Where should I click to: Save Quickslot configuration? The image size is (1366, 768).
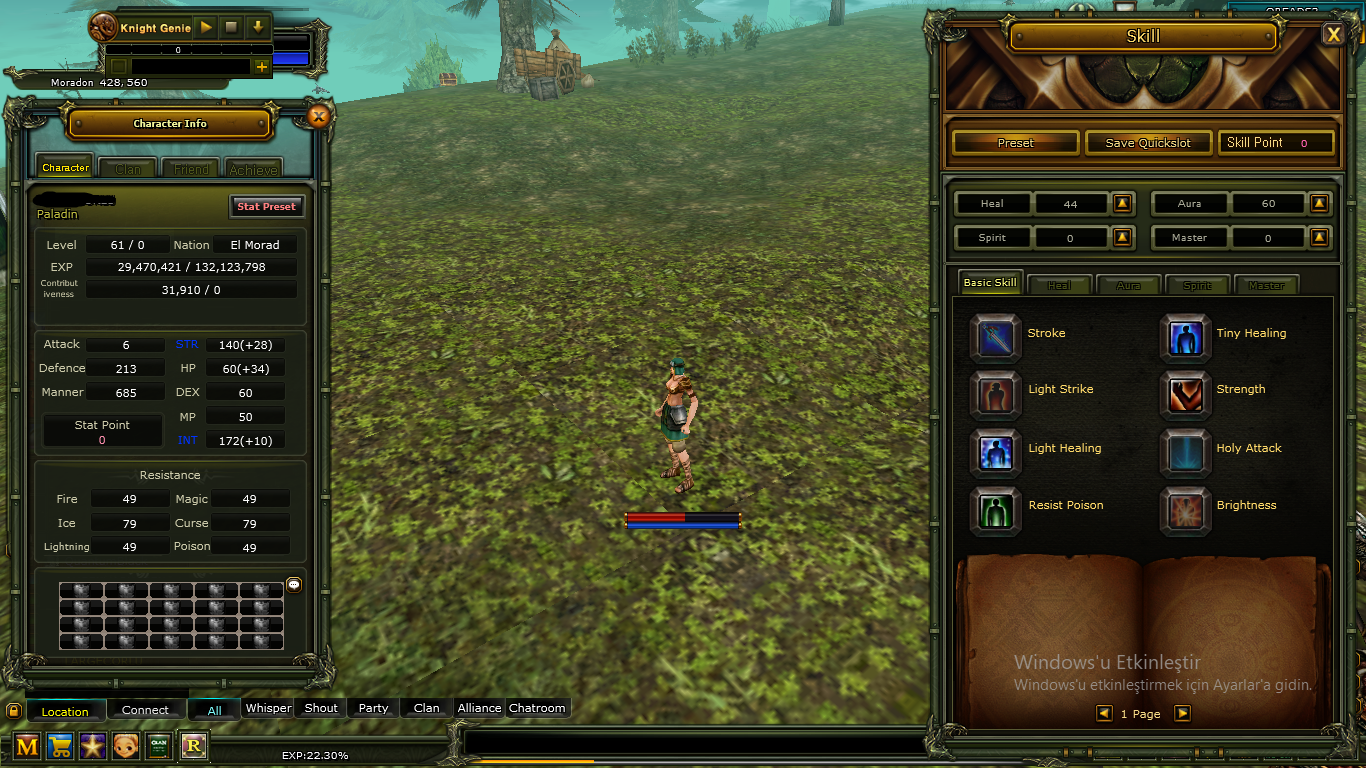coord(1148,143)
